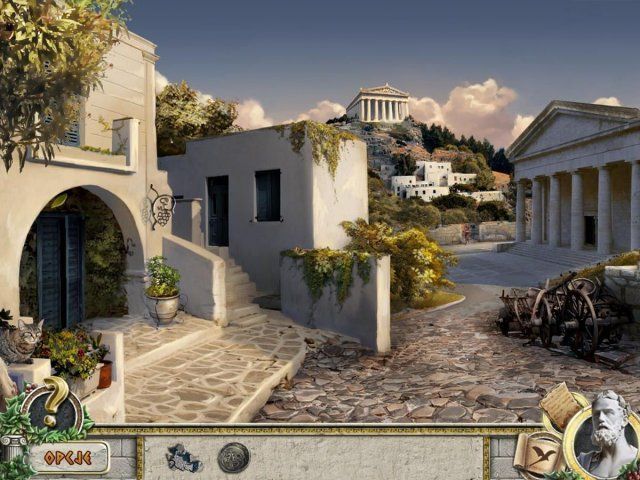Click the golden question mark hint button
Screen dimensions: 640x480
click(x=57, y=402)
